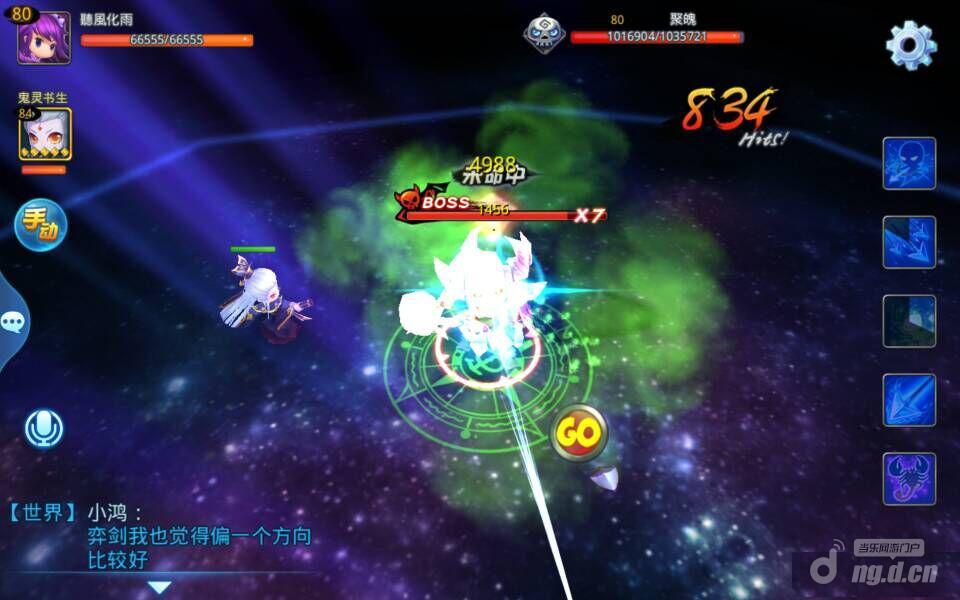Open the gear settings menu
The image size is (960, 600).
[910, 45]
